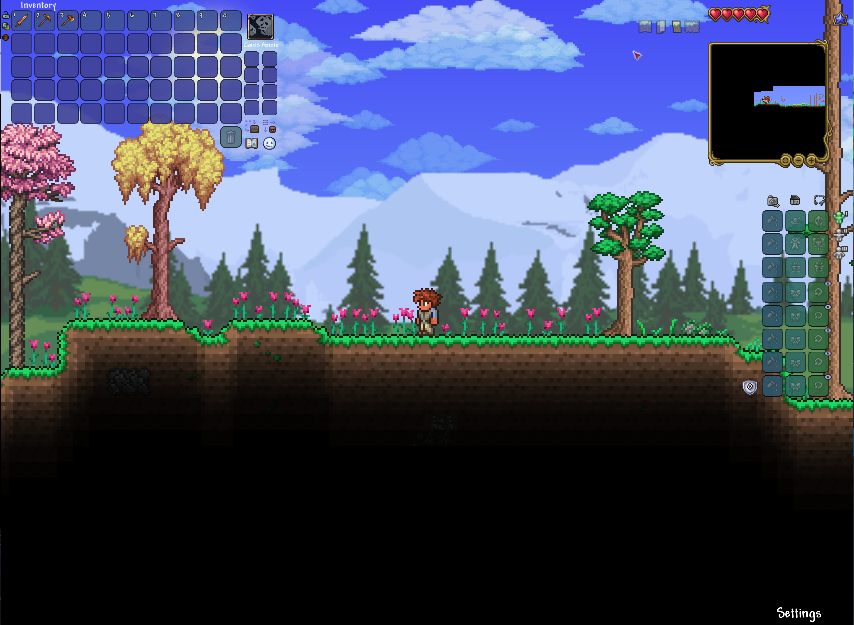Open the emote face icon
This screenshot has height=625, width=854.
pyautogui.click(x=269, y=144)
